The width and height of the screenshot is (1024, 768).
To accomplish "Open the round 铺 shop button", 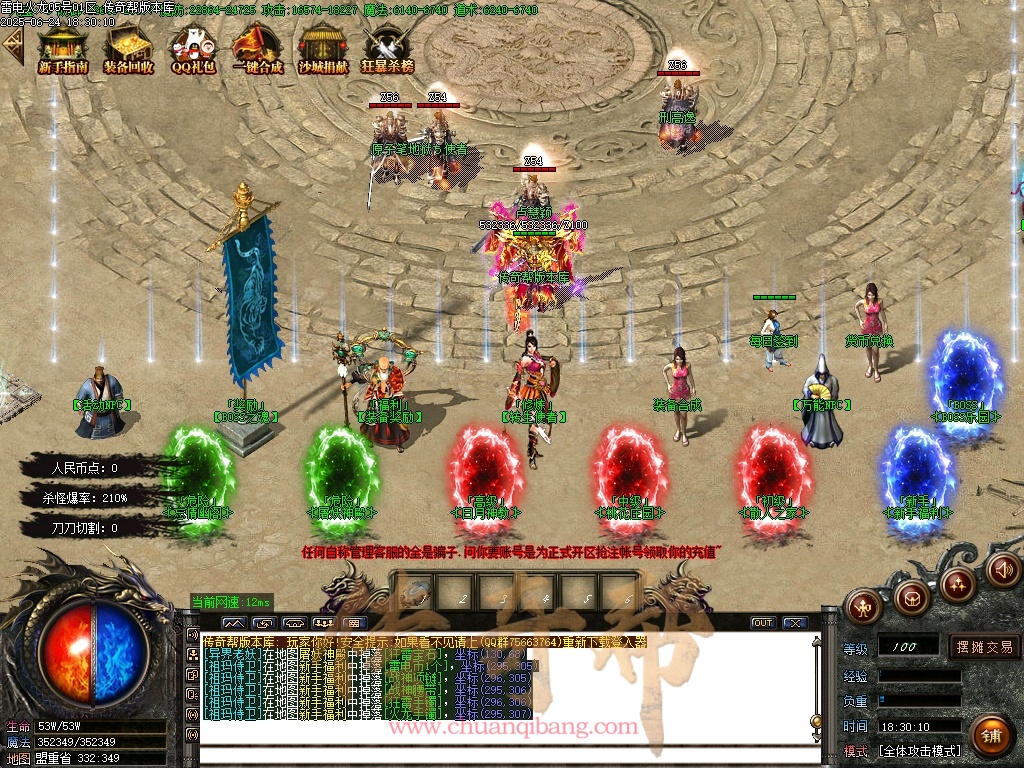I will click(x=991, y=737).
